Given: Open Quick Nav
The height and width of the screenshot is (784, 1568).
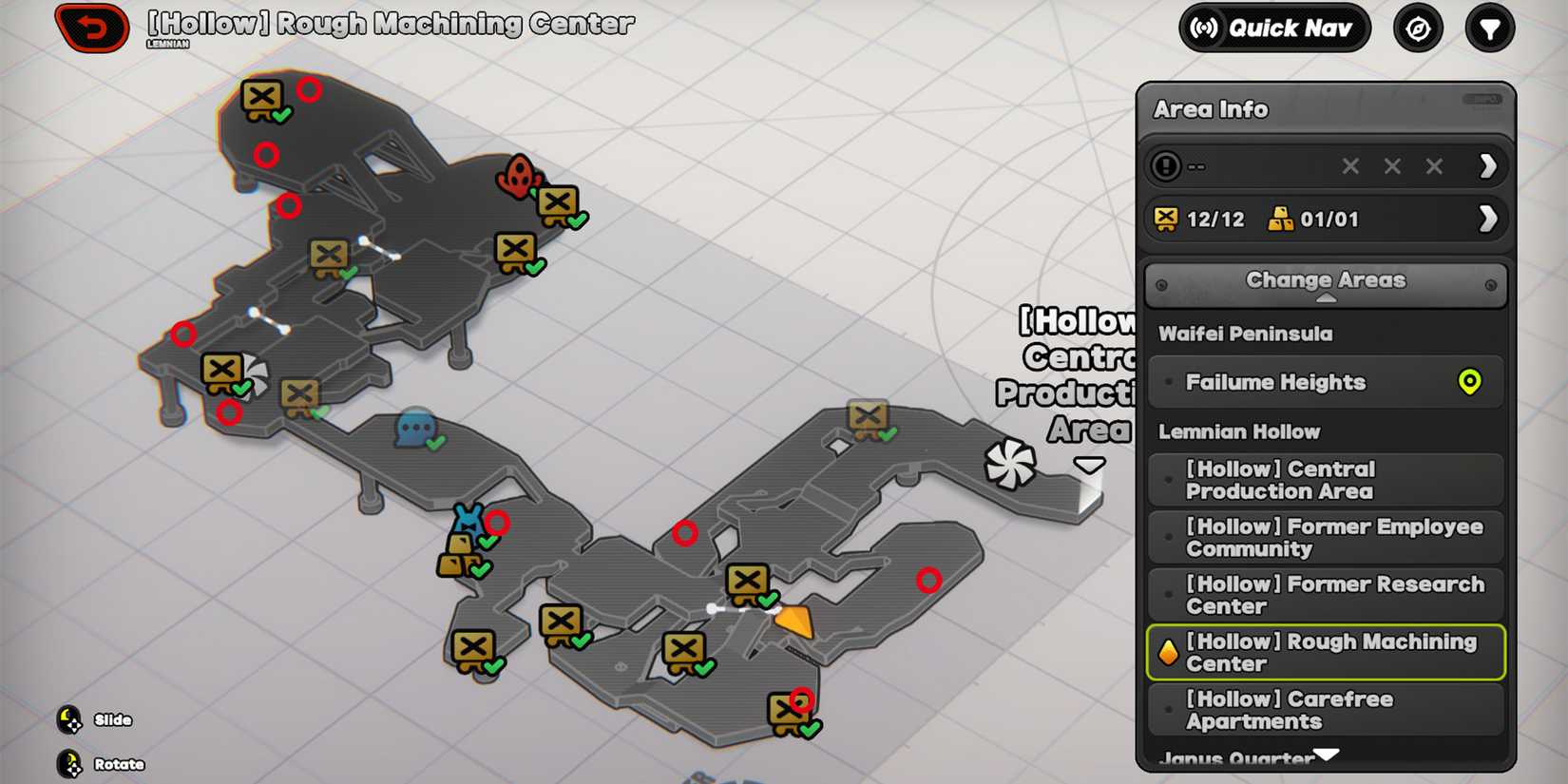Looking at the screenshot, I should [1272, 28].
